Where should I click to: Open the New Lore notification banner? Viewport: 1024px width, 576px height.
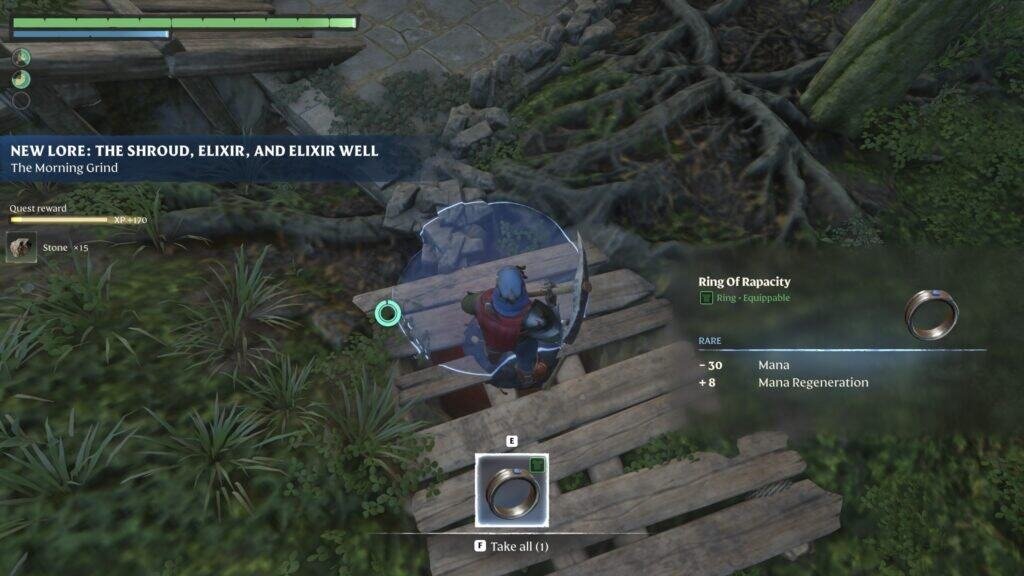pos(195,158)
